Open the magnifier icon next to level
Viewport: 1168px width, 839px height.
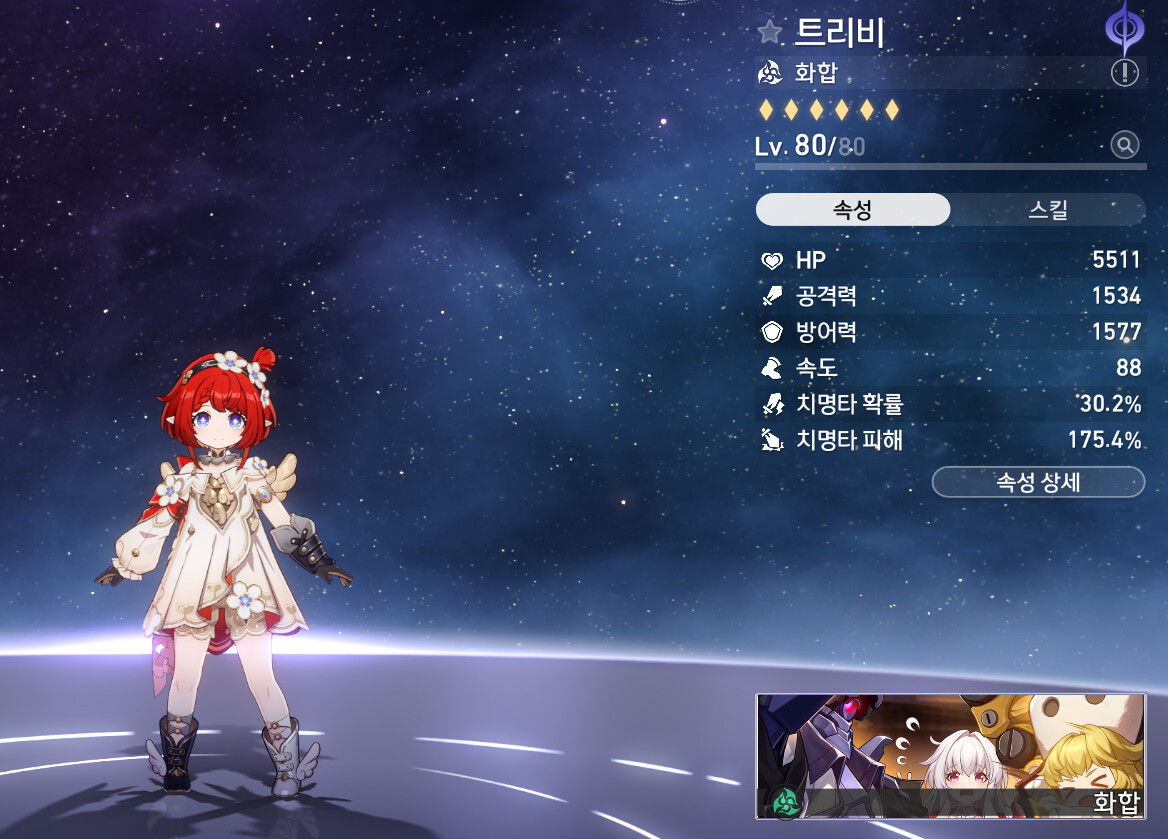pyautogui.click(x=1125, y=146)
